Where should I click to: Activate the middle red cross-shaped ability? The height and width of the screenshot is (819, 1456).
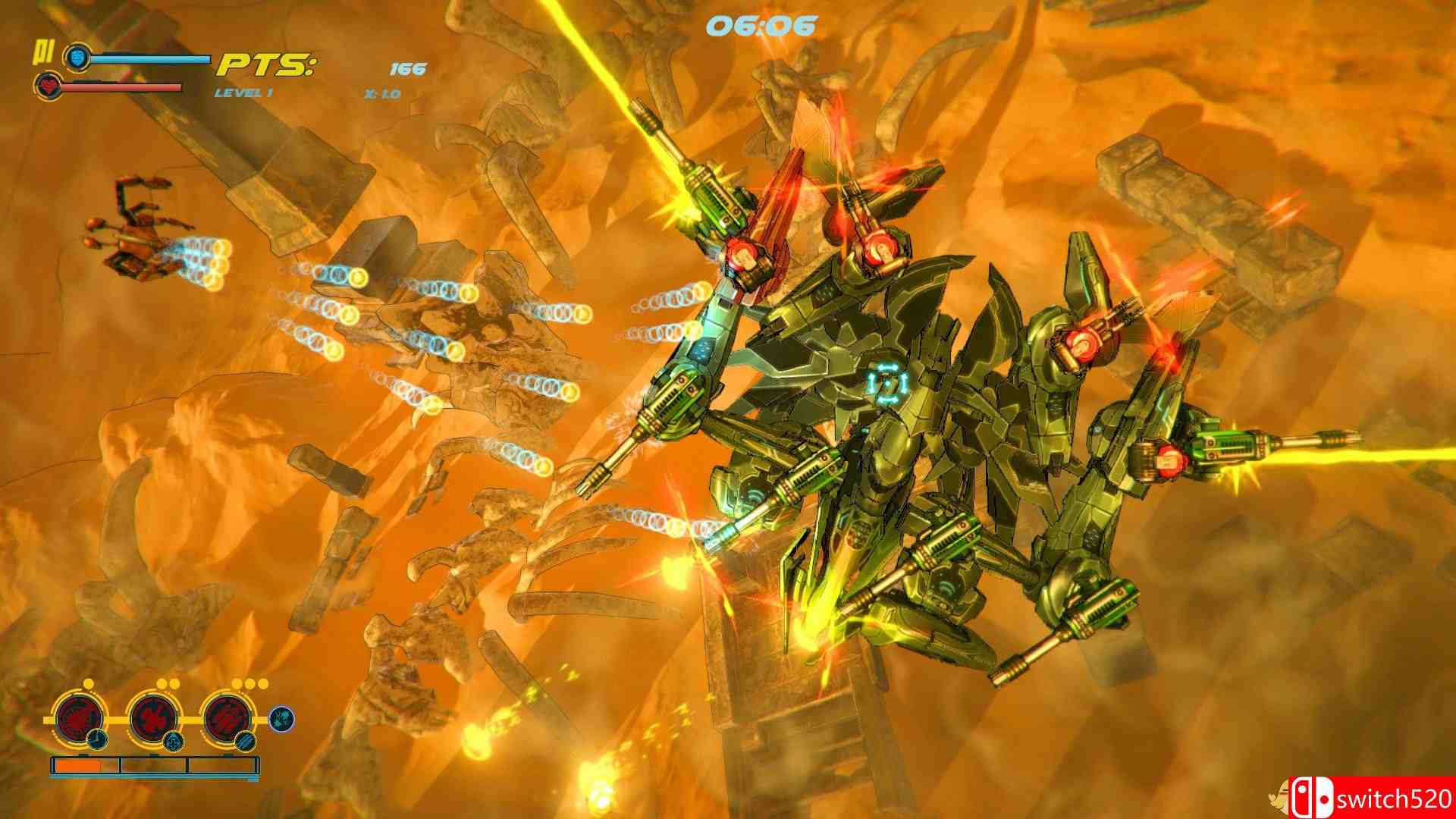coord(155,717)
